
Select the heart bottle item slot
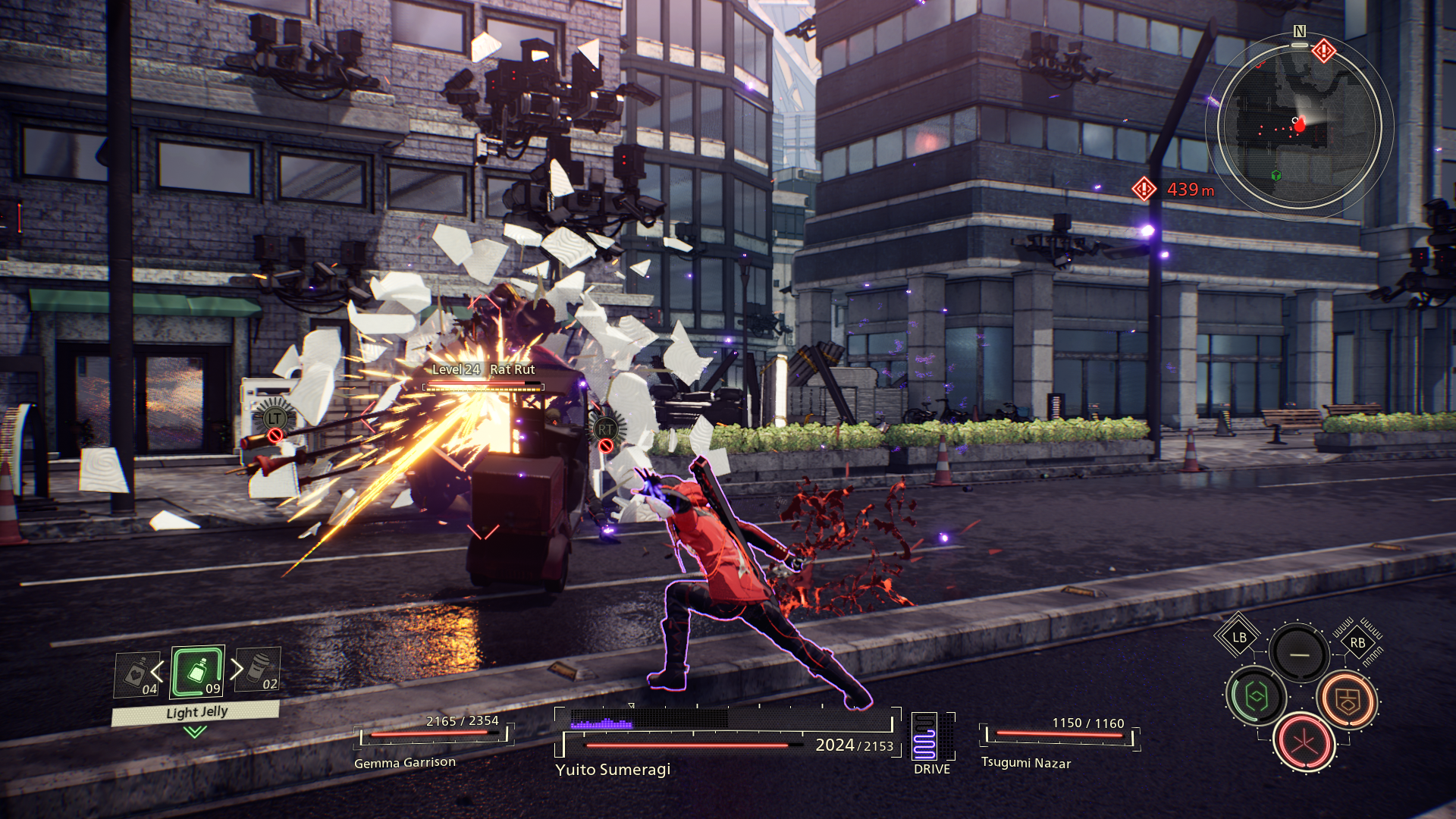[x=137, y=674]
